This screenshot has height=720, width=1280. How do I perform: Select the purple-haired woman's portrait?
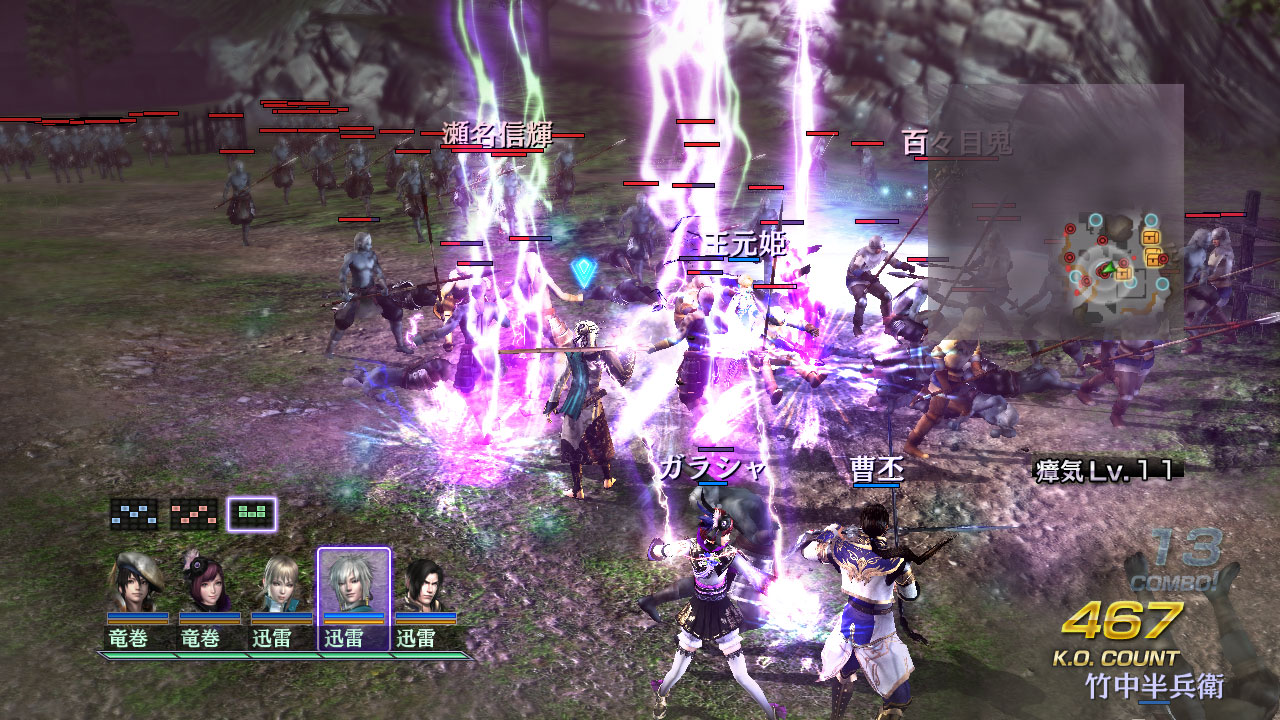(207, 582)
